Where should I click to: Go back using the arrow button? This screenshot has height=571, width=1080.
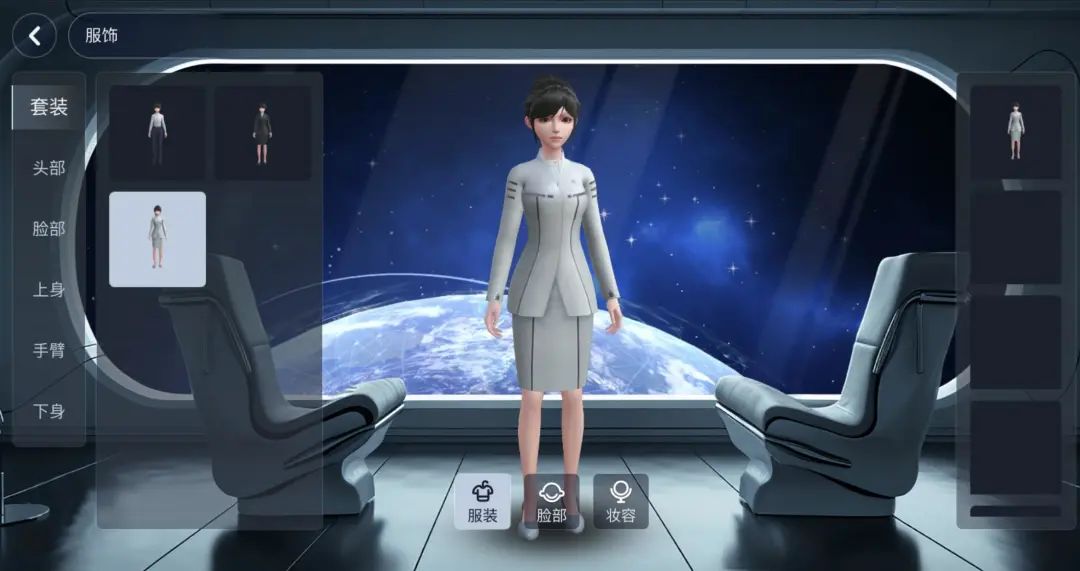tap(35, 36)
